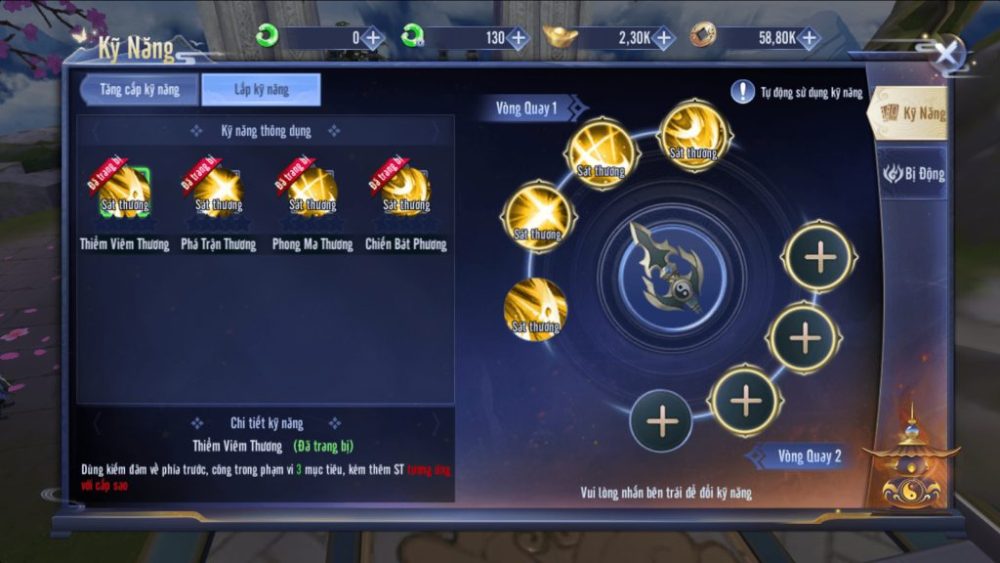The height and width of the screenshot is (563, 1000).
Task: Close the Kỹ Năng window
Action: pyautogui.click(x=946, y=51)
